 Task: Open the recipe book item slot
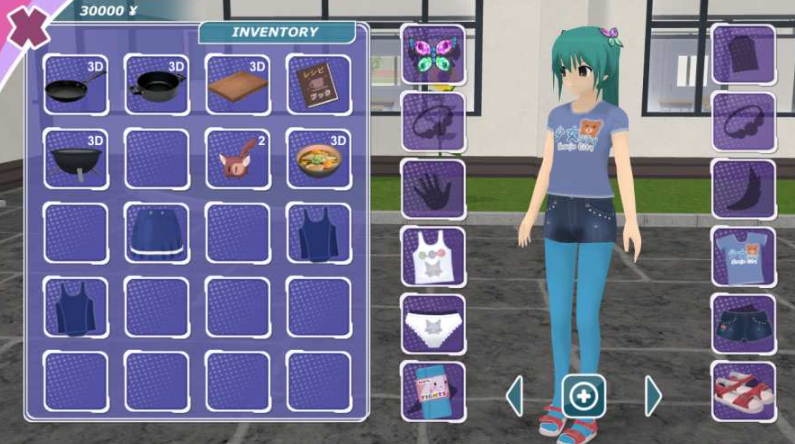tap(319, 85)
